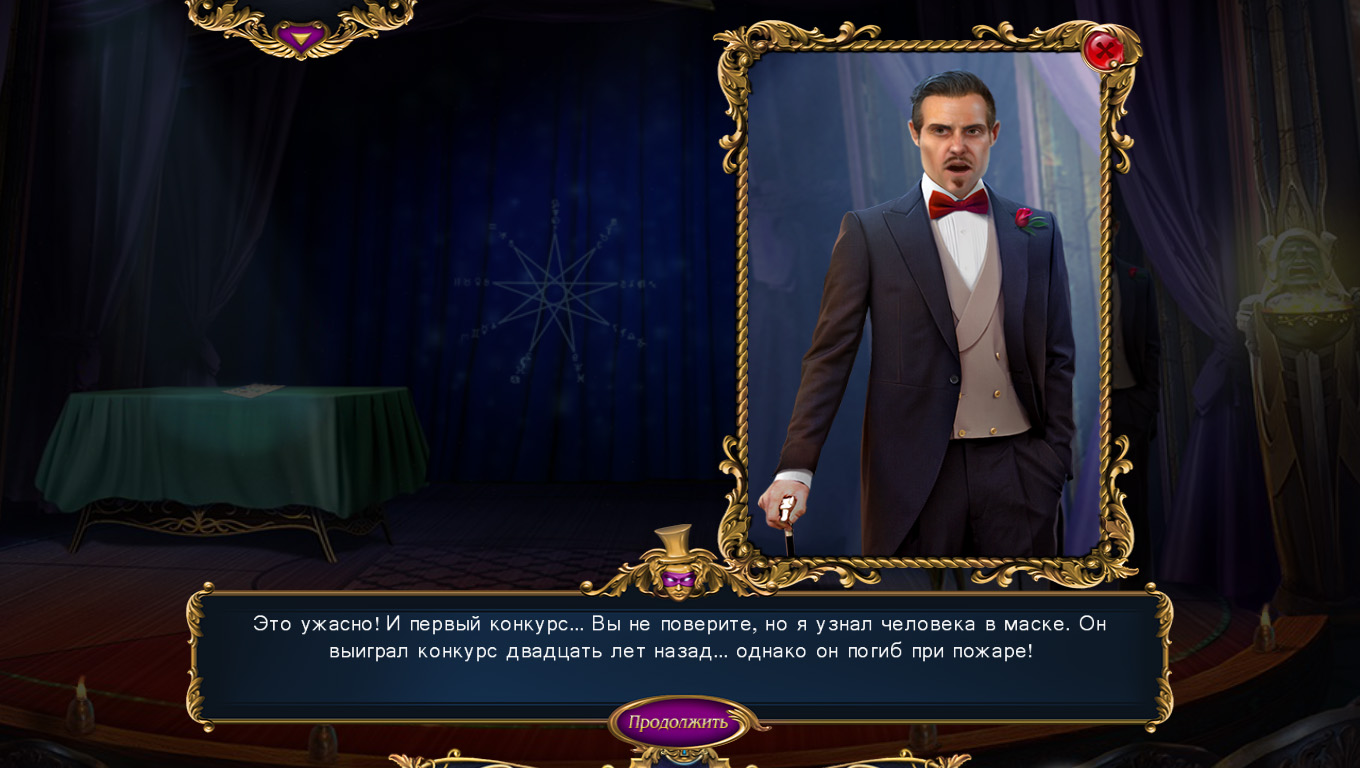Expand the top purple arrow dropdown
1360x768 pixels.
[x=299, y=39]
